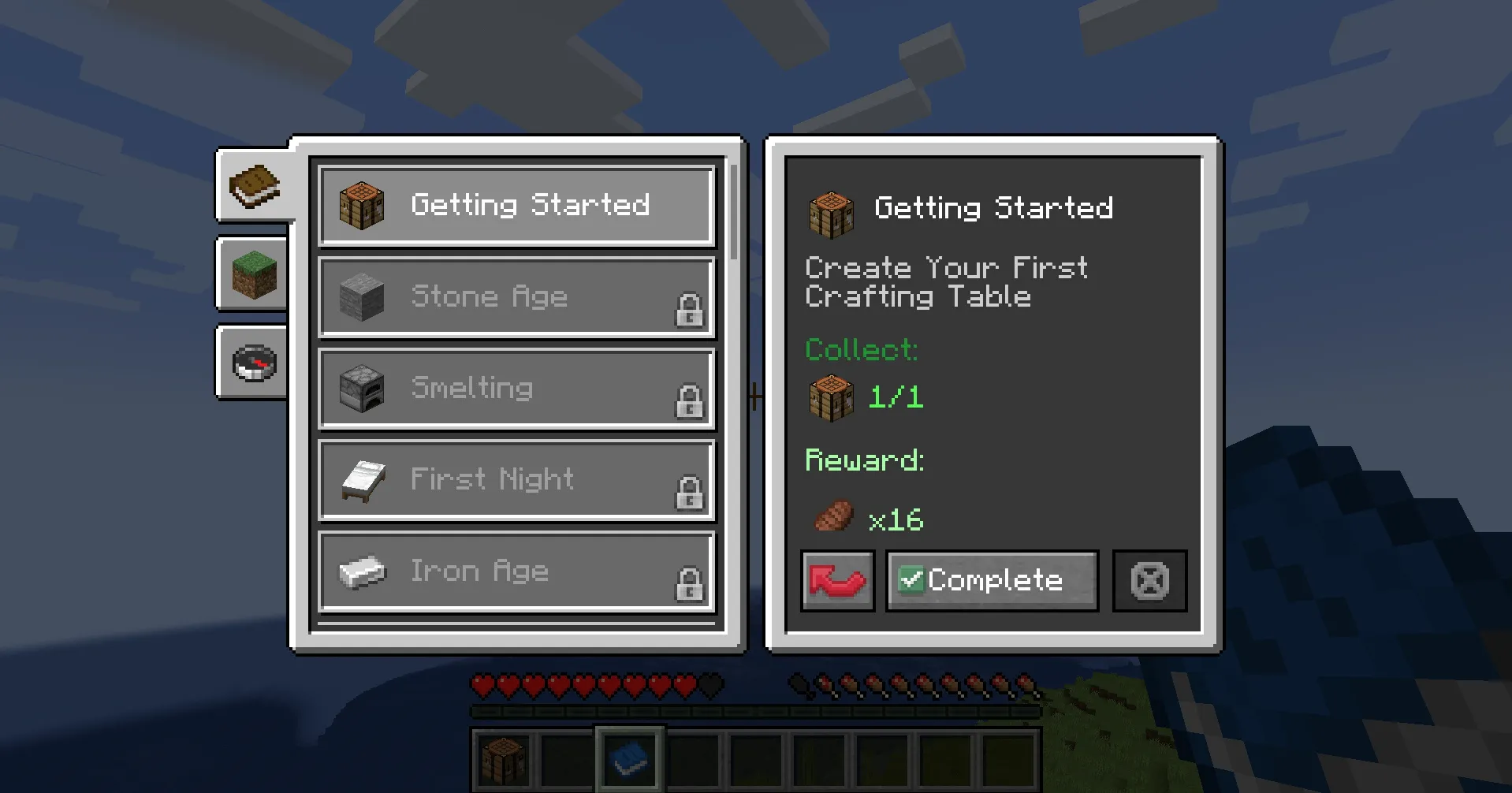The width and height of the screenshot is (1512, 793).
Task: Click the crafting table icon on Getting Started
Action: [x=360, y=204]
